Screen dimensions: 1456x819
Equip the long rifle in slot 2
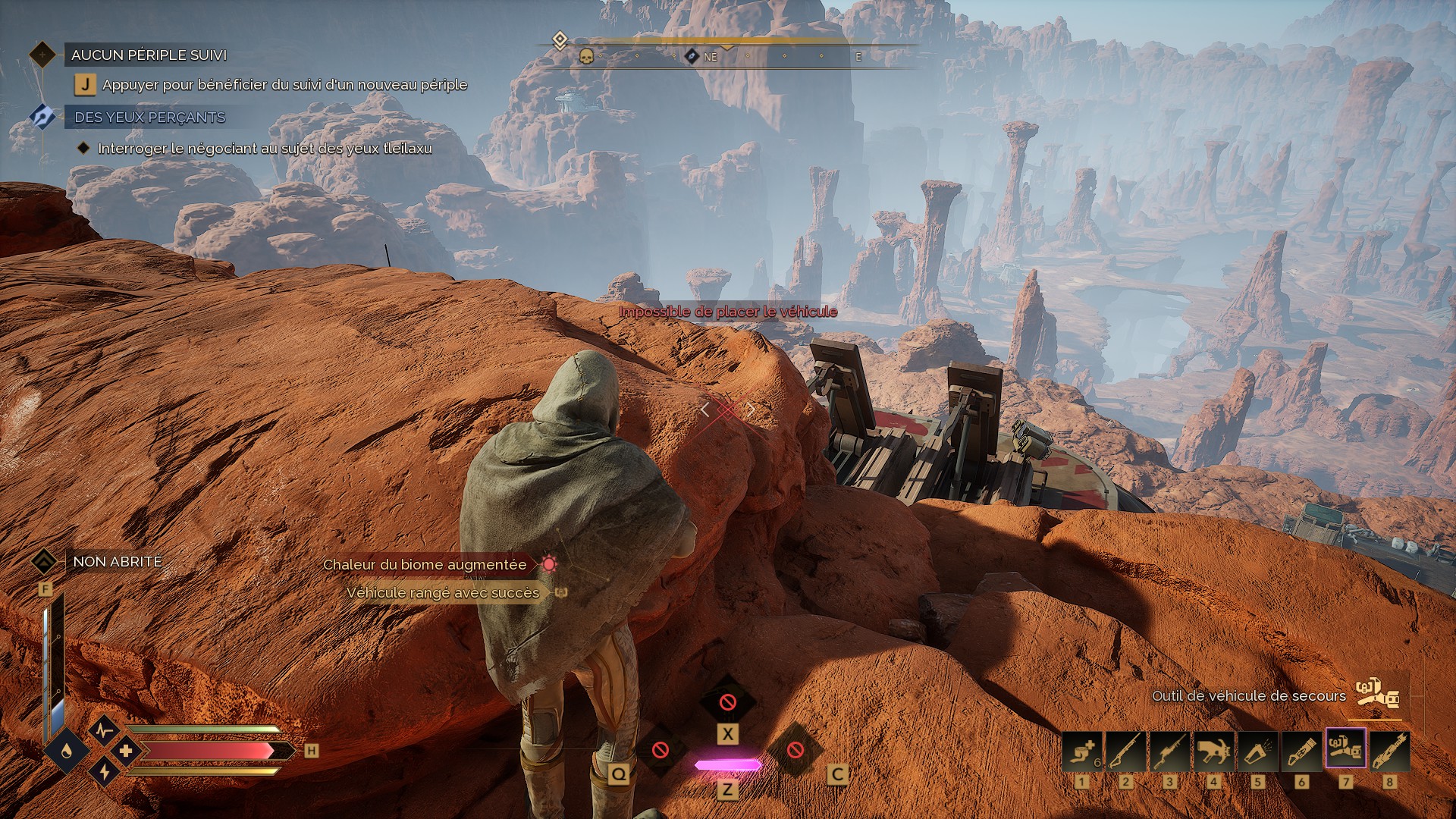click(1125, 751)
